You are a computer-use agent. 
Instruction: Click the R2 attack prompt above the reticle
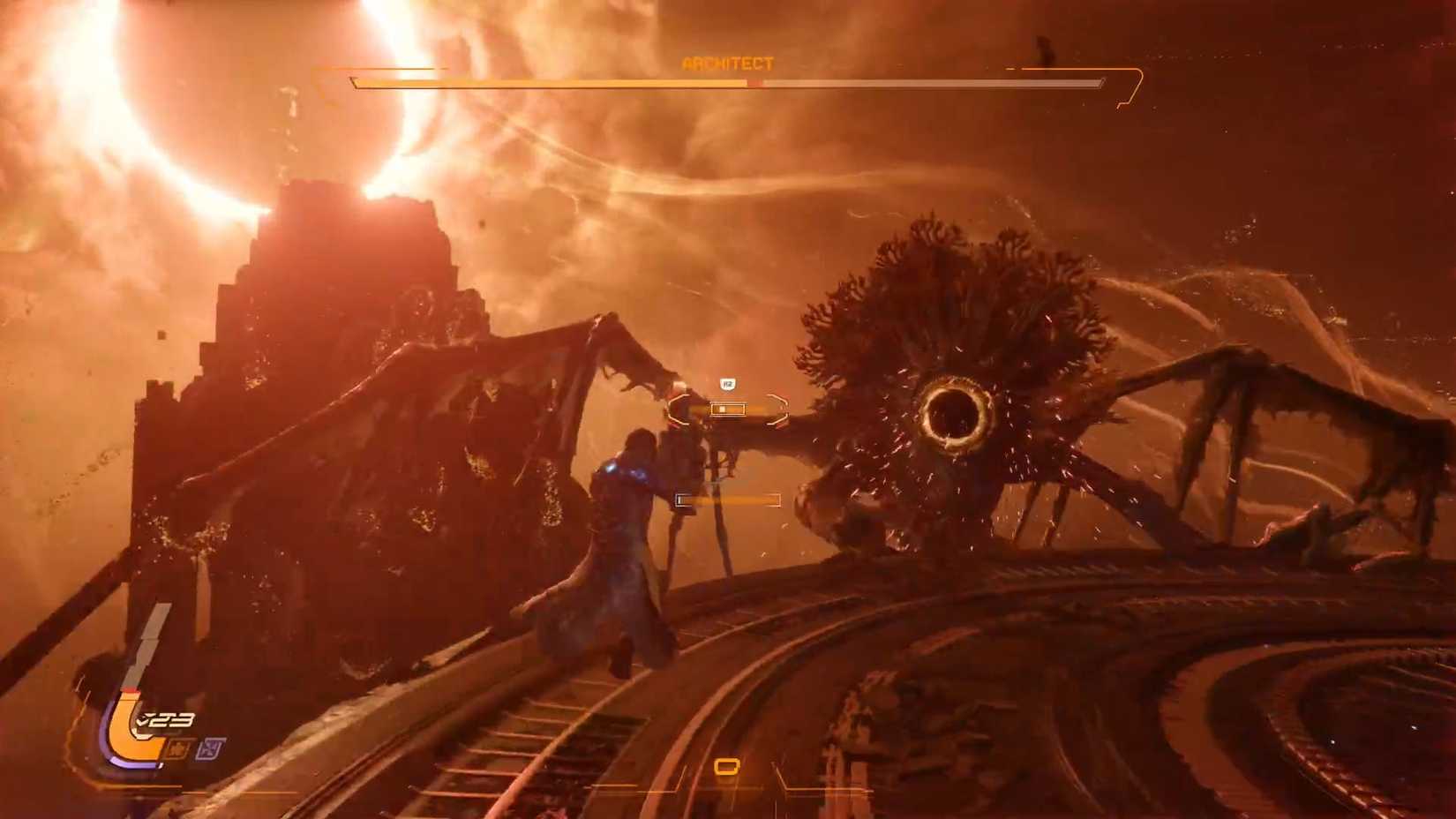point(727,385)
